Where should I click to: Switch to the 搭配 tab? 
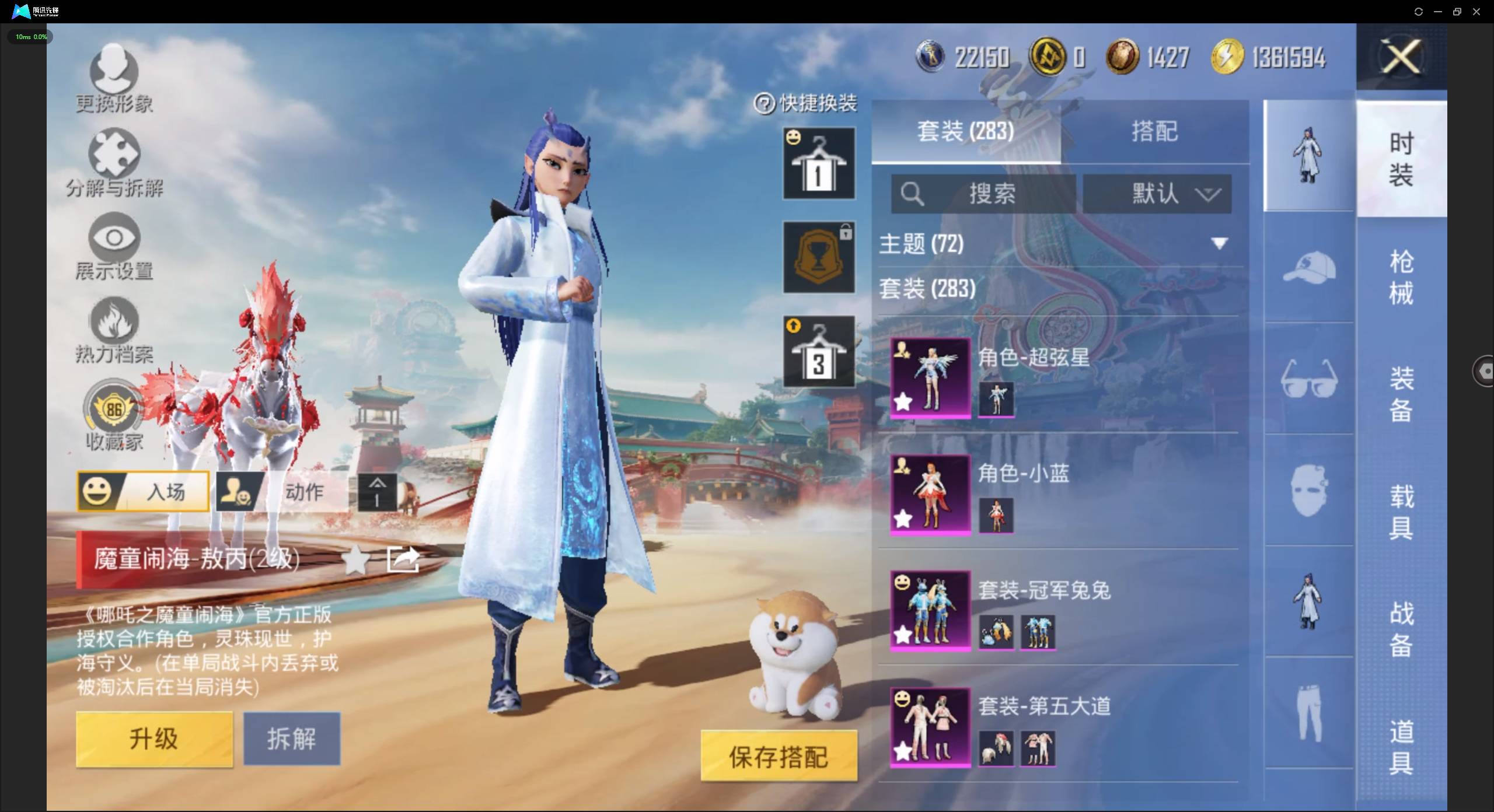click(1154, 131)
